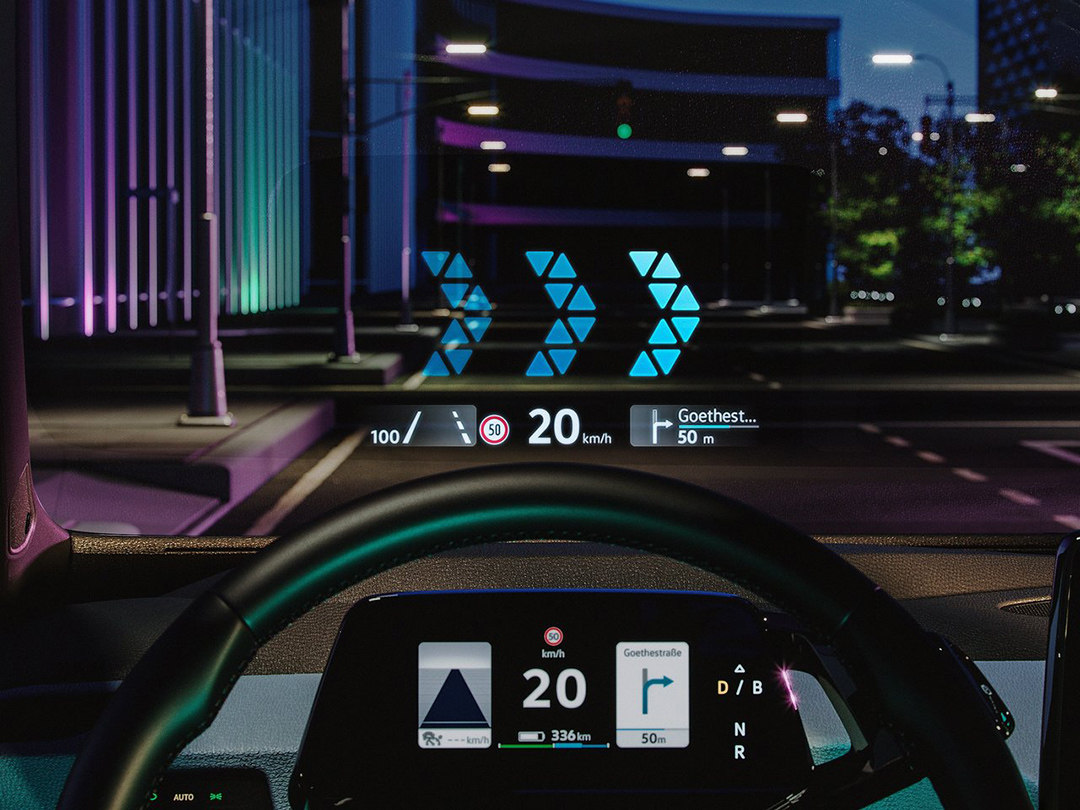Select the cruise control distance tile on the cluster
This screenshot has height=810, width=1080.
pyautogui.click(x=454, y=694)
